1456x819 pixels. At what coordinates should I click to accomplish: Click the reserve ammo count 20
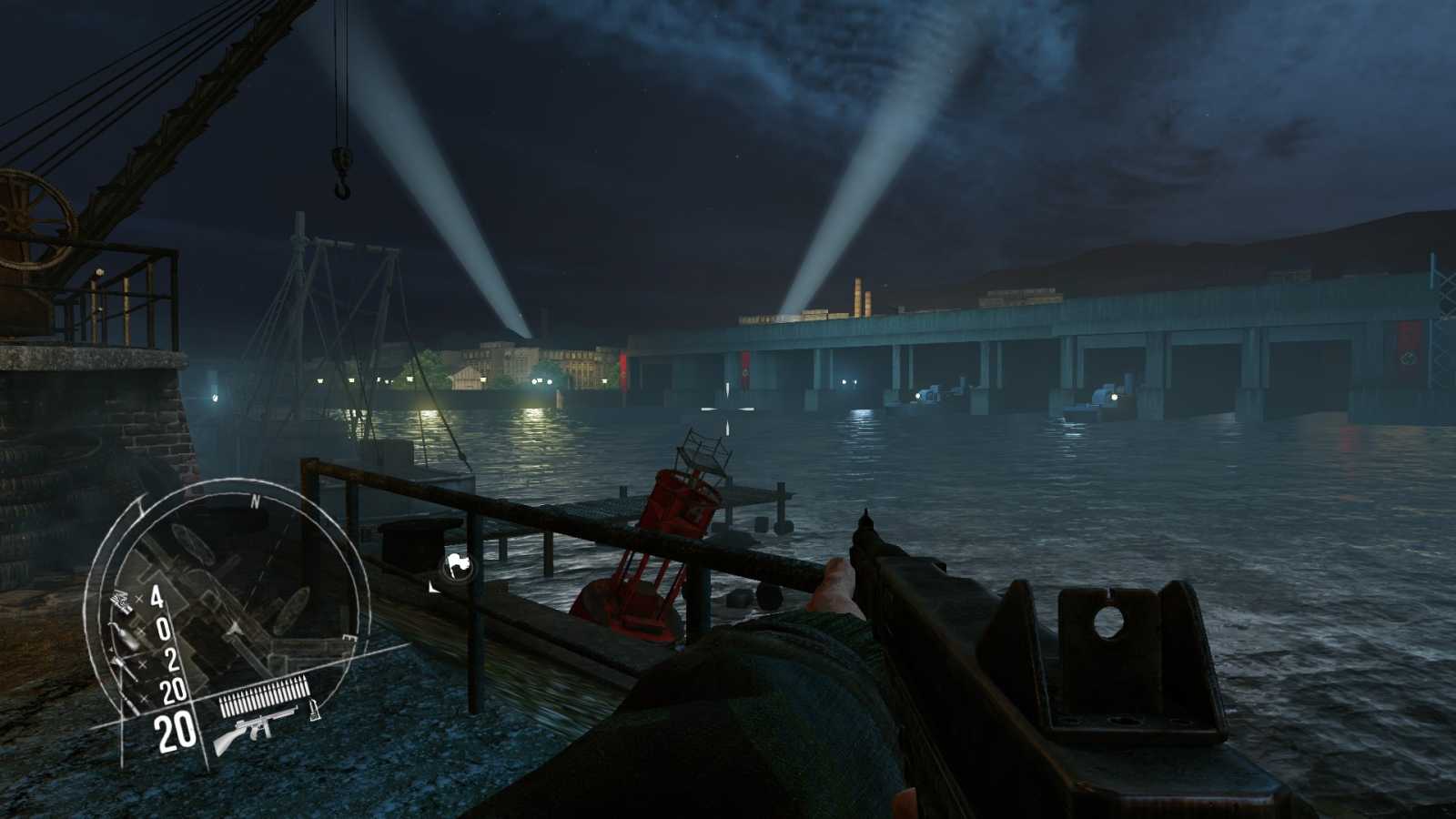click(172, 688)
